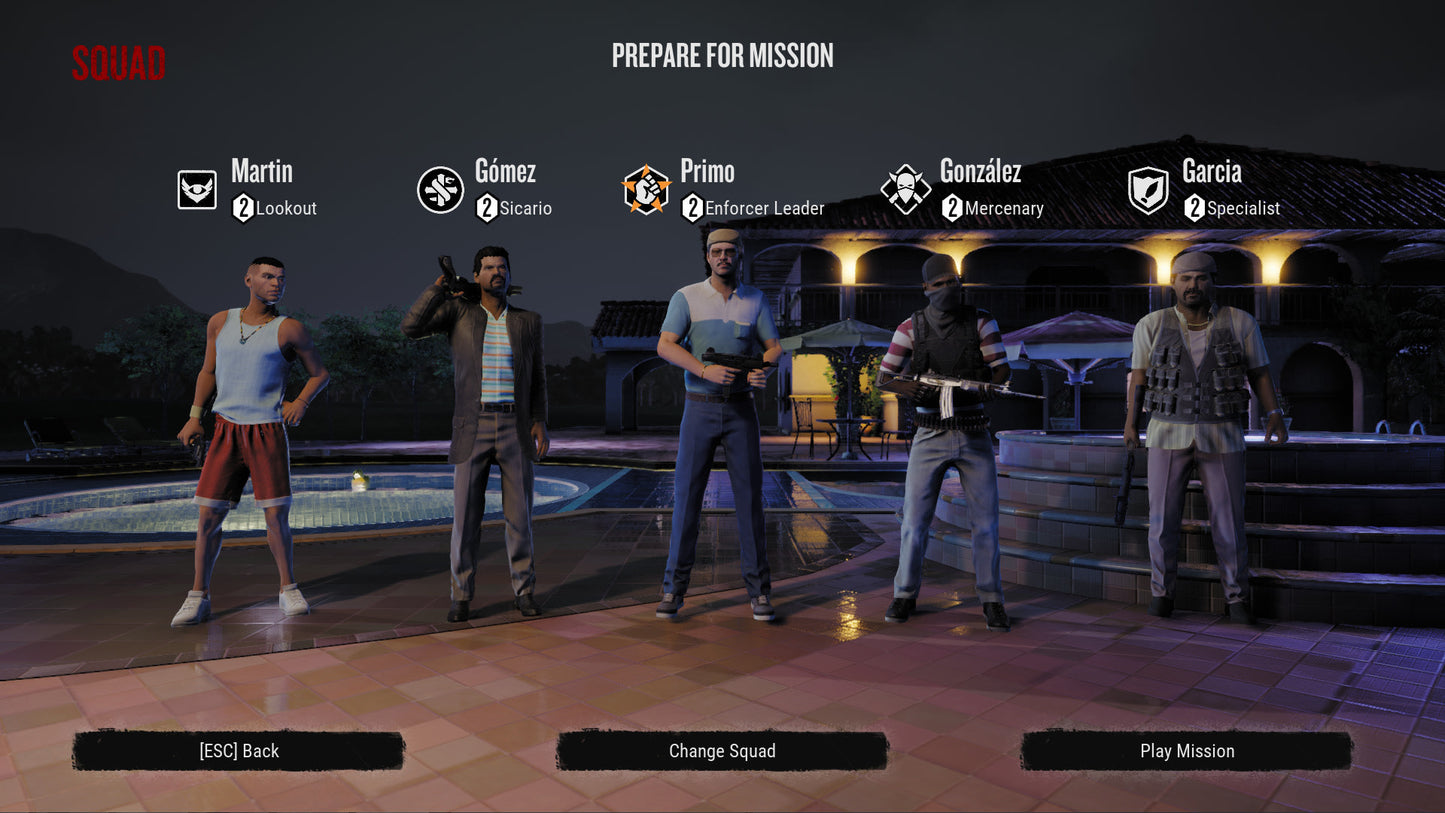
Task: Click the name label Garcia
Action: tap(1211, 172)
